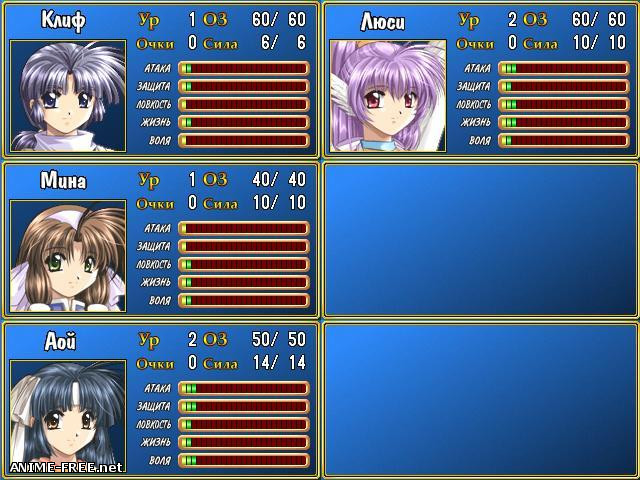Choose Люси's pink-haired portrait
Image resolution: width=640 pixels, height=480 pixels.
click(x=388, y=96)
